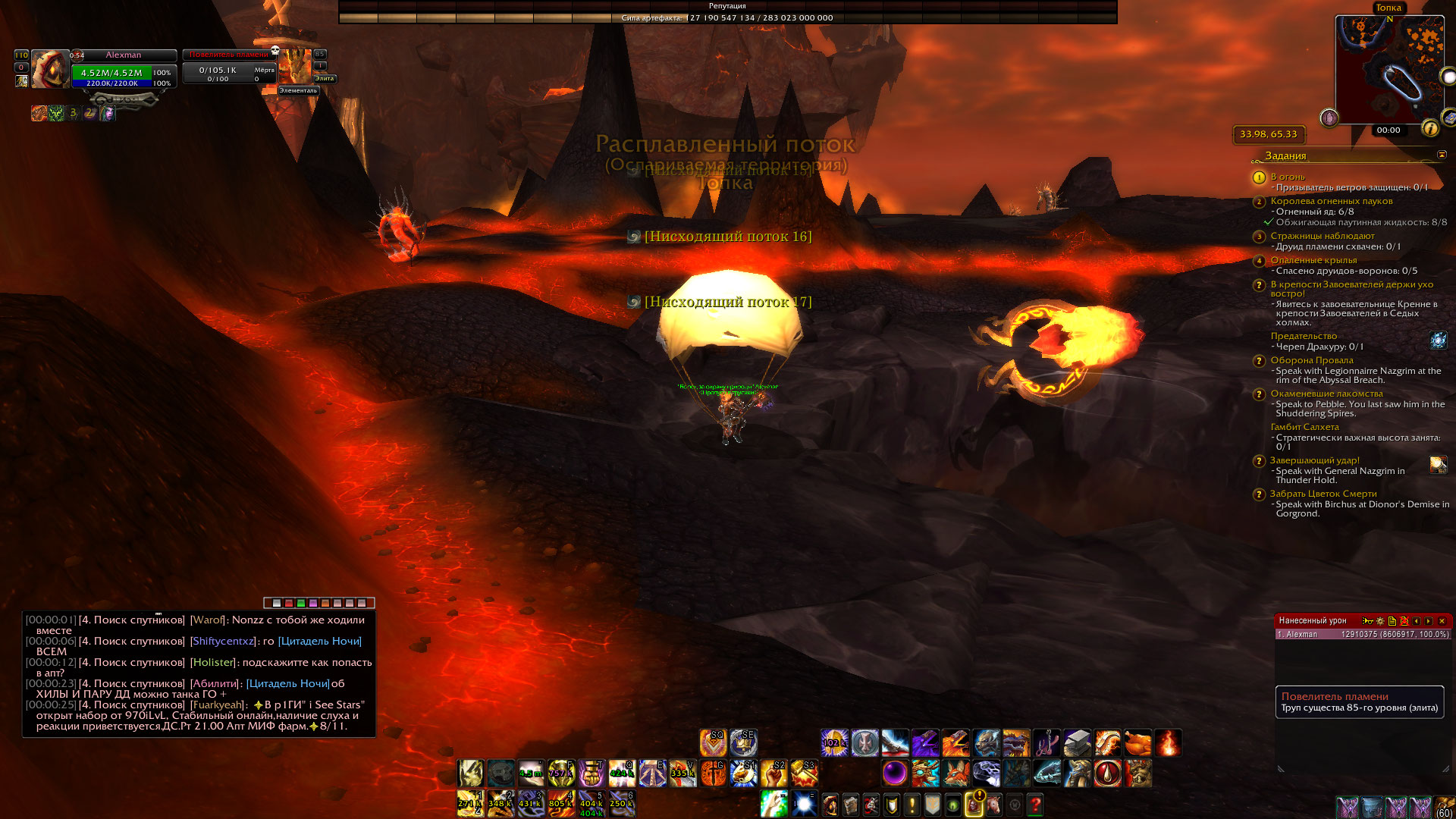
Task: Click the minimap's yellow info button
Action: point(1430,128)
